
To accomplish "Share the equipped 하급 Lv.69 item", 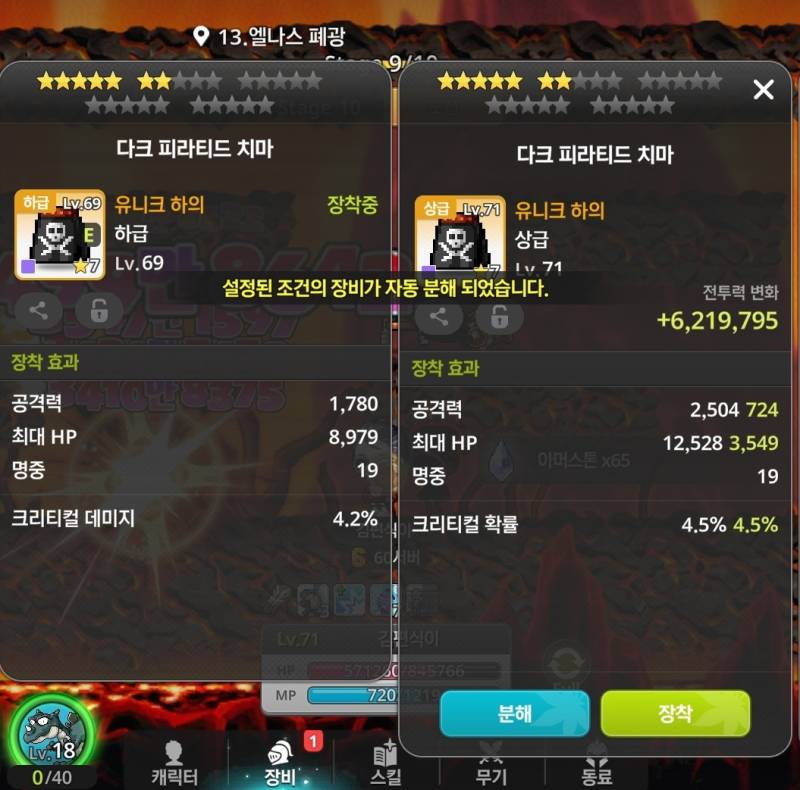I will tap(39, 310).
